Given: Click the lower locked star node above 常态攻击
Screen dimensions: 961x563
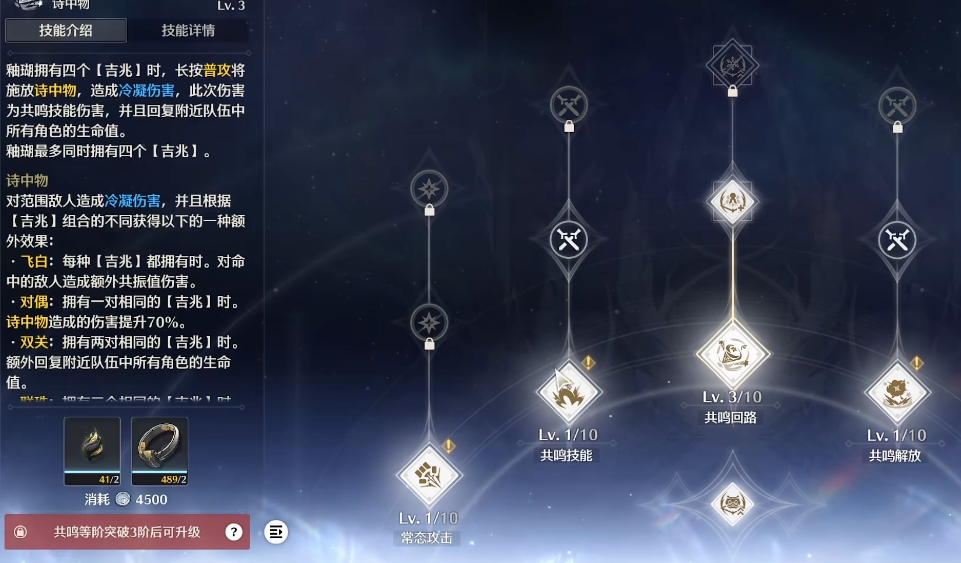Looking at the screenshot, I should click(429, 323).
